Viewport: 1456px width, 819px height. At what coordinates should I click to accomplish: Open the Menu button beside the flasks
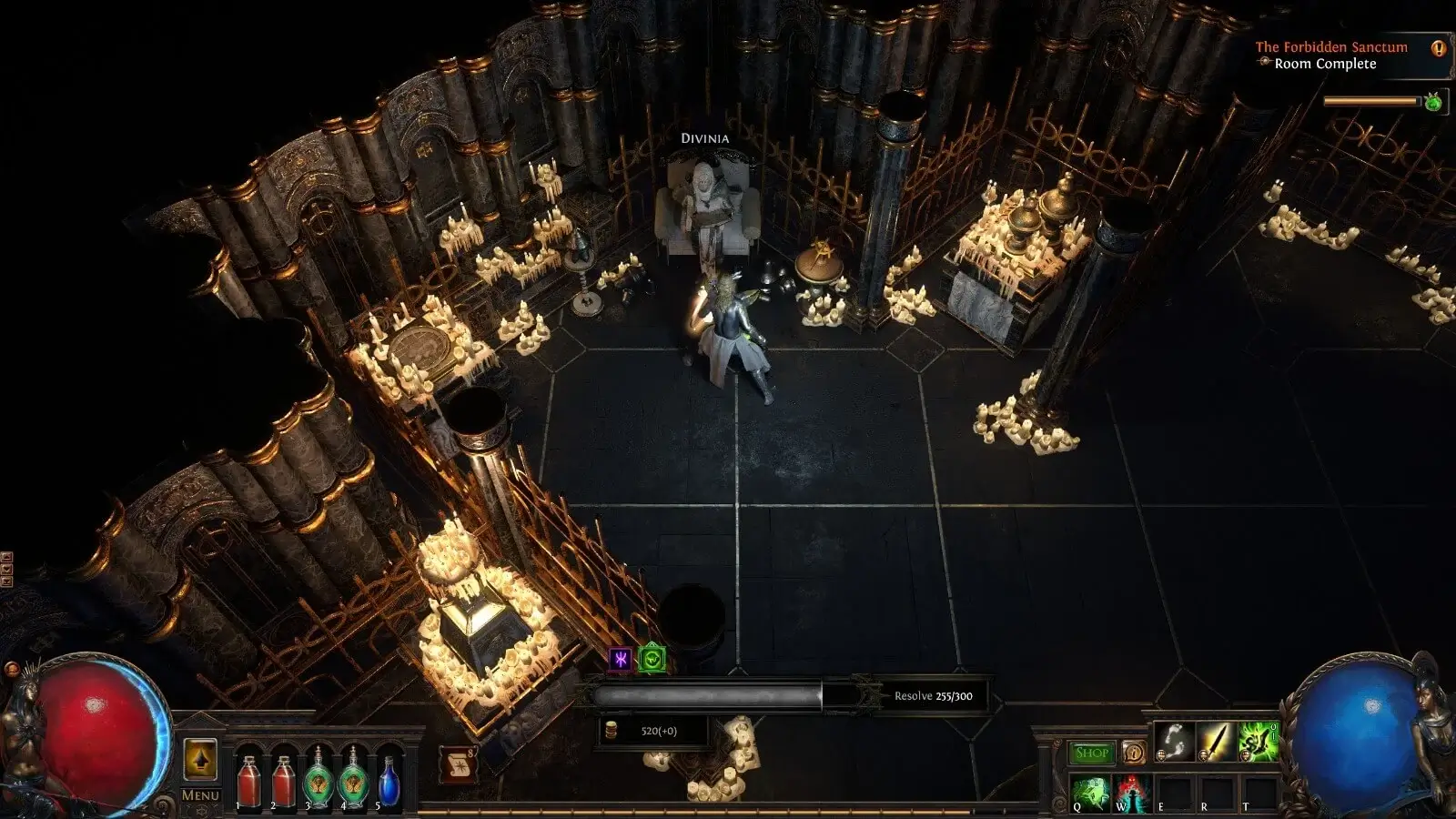199,795
